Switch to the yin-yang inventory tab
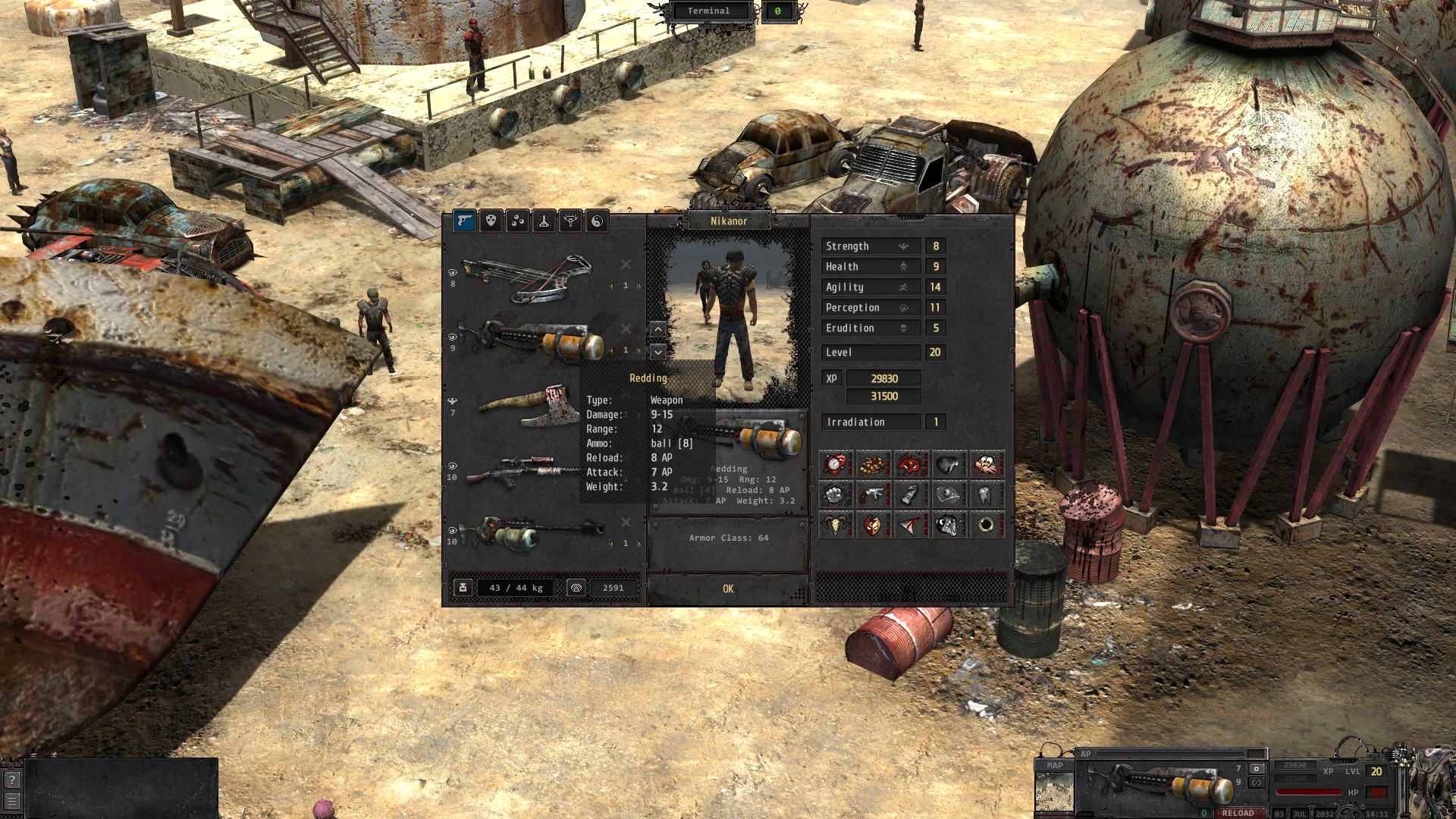Screen dimensions: 1456x819 point(597,221)
